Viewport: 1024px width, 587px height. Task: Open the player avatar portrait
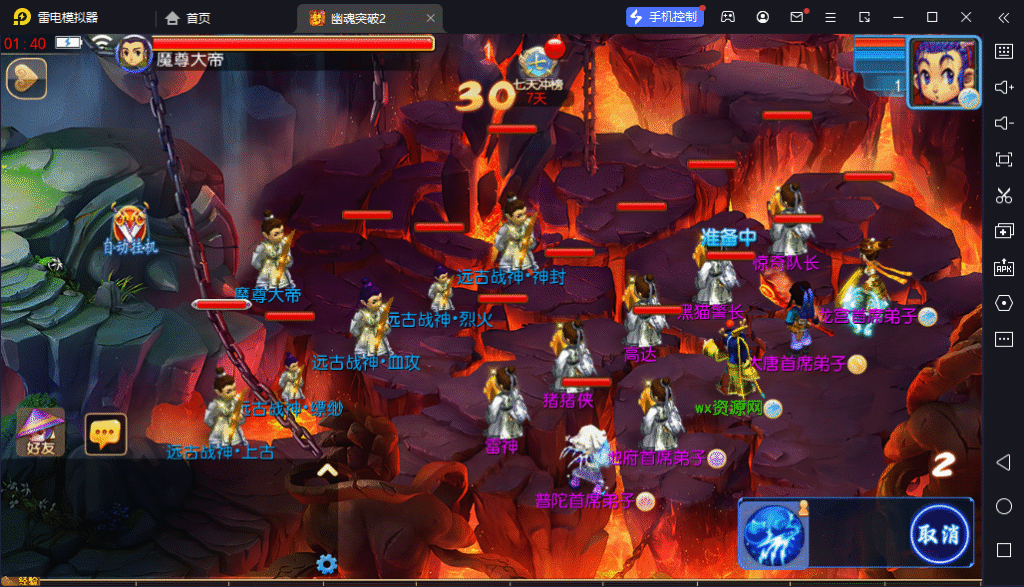point(943,70)
